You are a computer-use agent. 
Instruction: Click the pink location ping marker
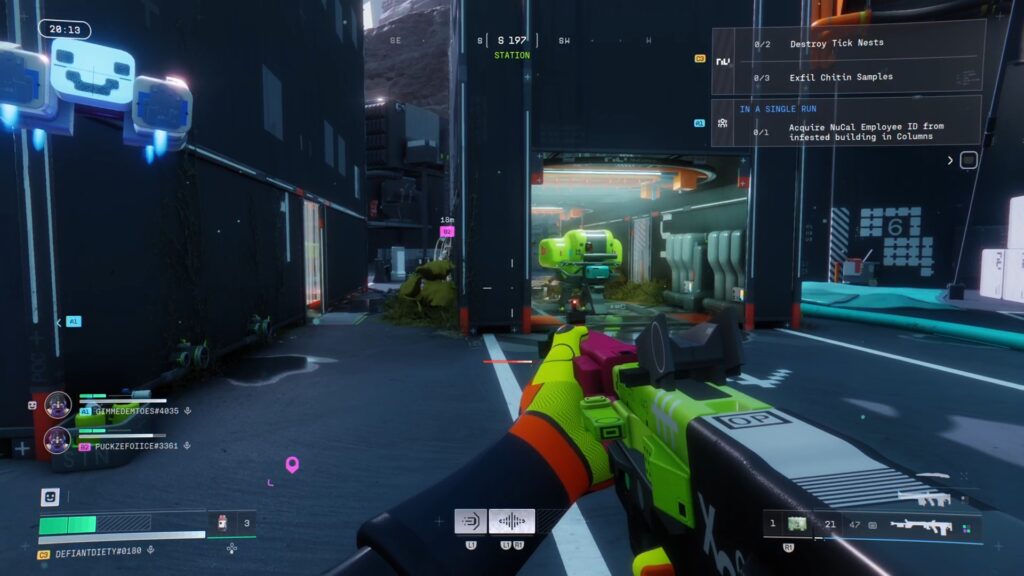292,464
